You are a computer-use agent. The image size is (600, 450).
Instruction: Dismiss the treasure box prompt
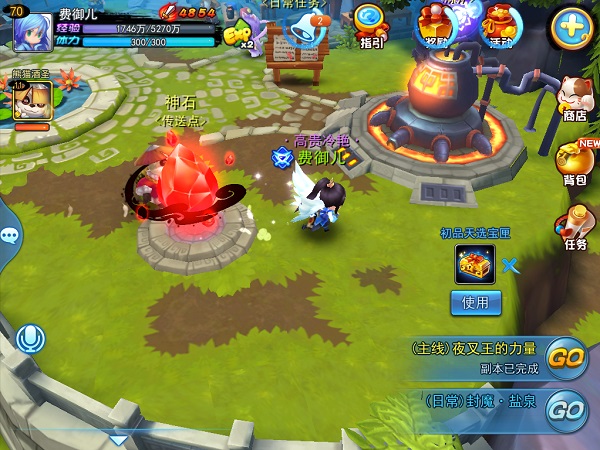click(x=511, y=265)
